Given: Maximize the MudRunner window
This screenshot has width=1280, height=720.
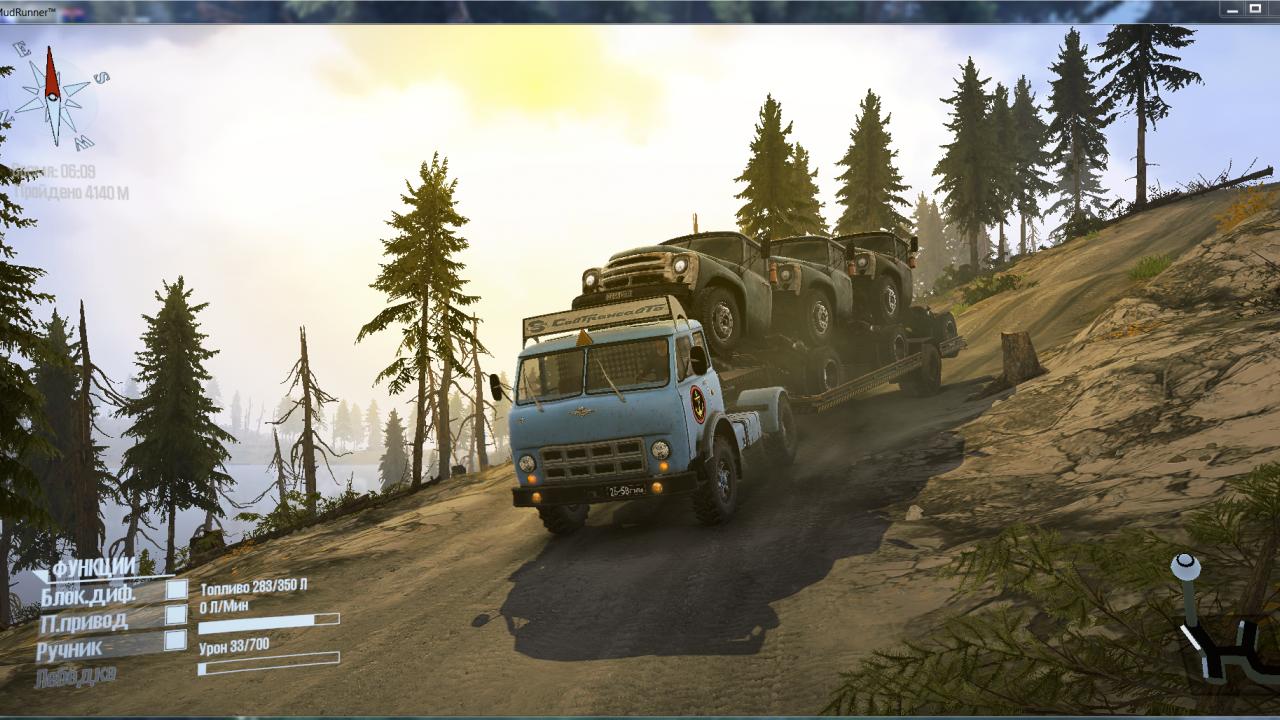Looking at the screenshot, I should (x=1255, y=9).
